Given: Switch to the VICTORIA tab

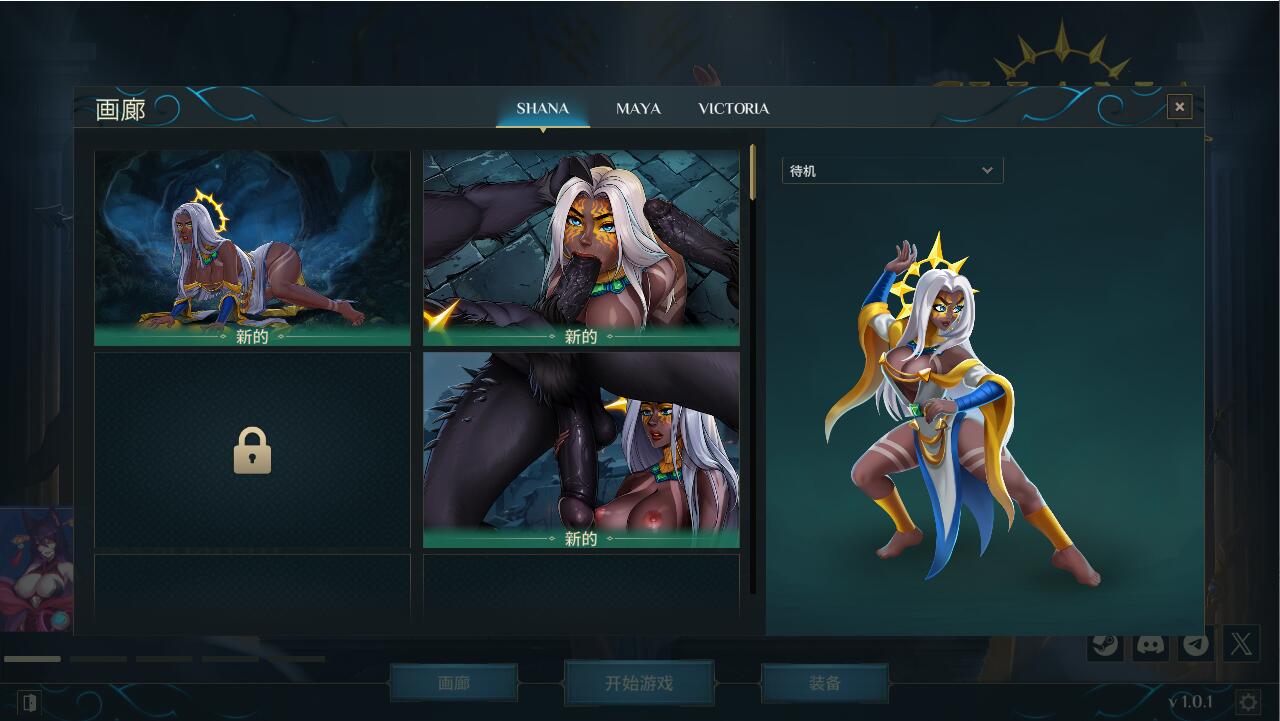Looking at the screenshot, I should pos(733,108).
